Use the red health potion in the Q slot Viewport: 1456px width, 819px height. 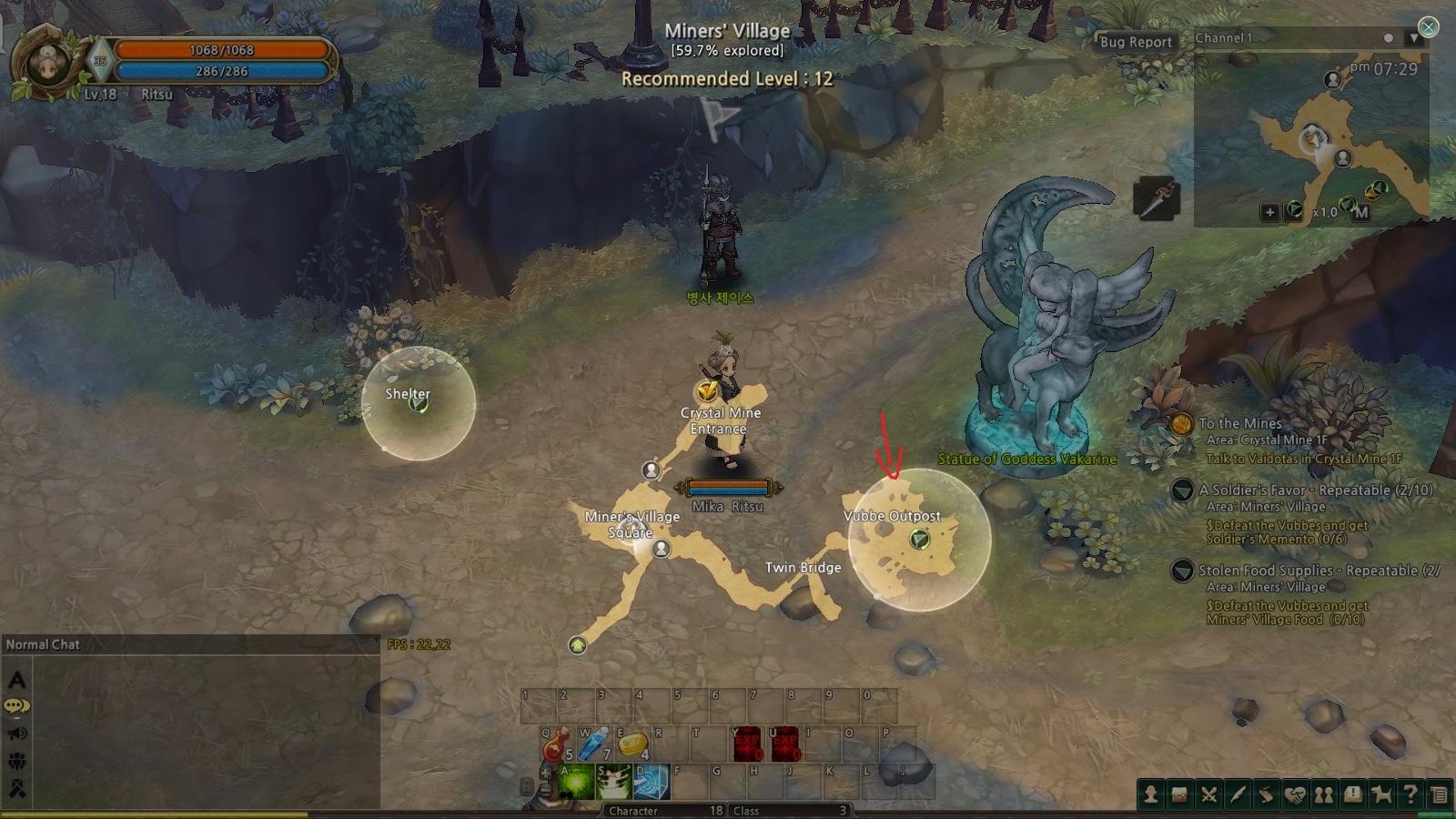pos(555,744)
